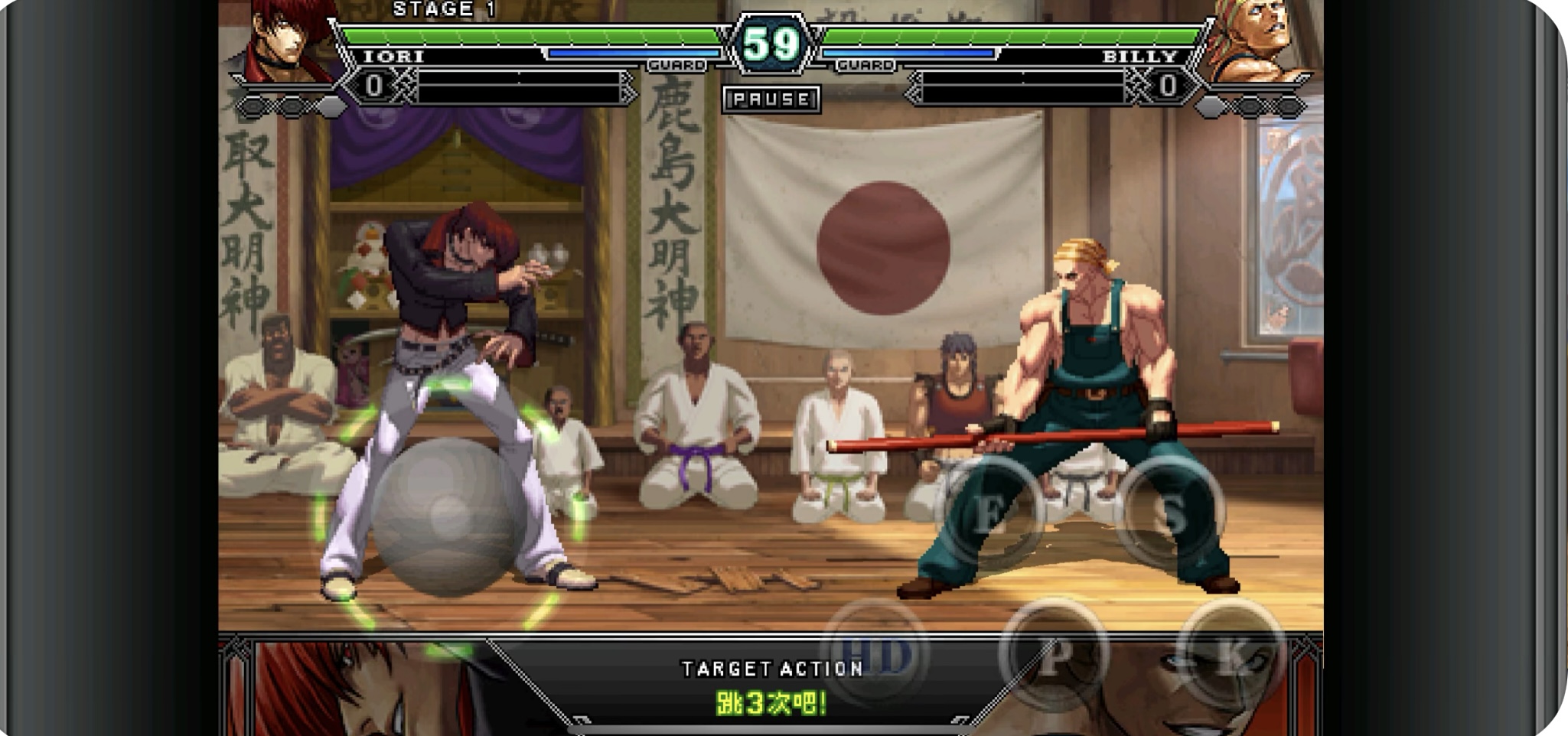Screen dimensions: 1568x736
Task: Use the K kick button
Action: [x=1230, y=656]
